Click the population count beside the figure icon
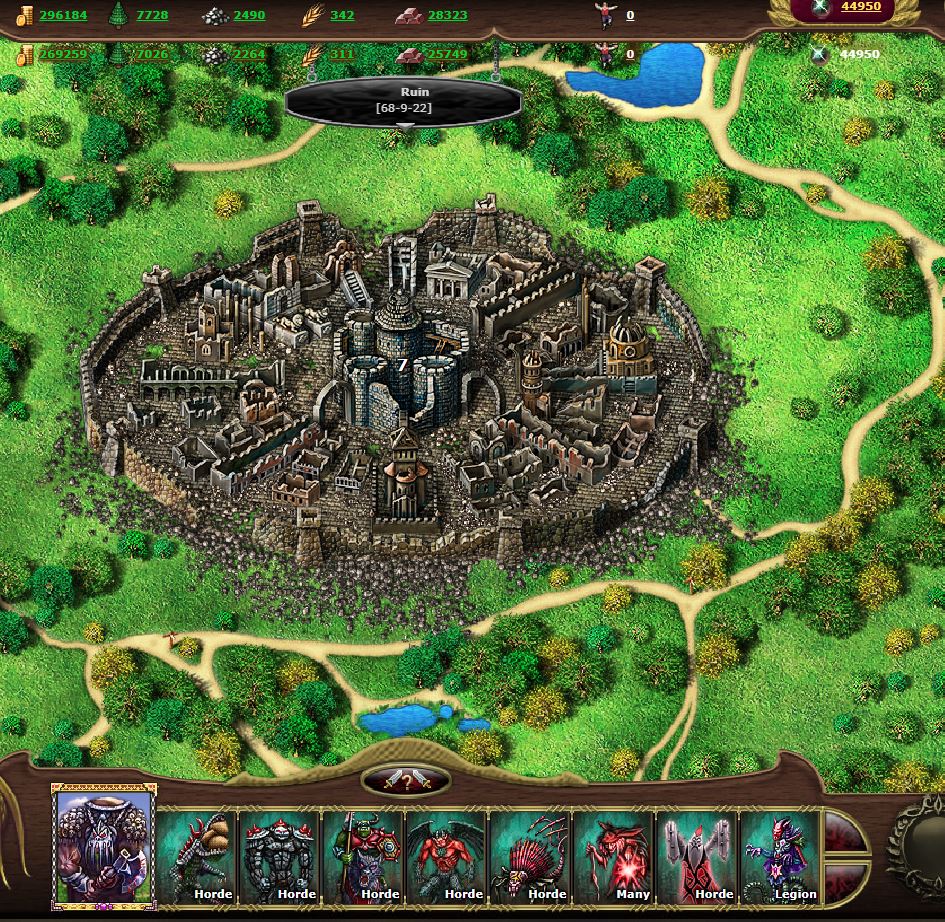The width and height of the screenshot is (945, 922). tap(630, 16)
